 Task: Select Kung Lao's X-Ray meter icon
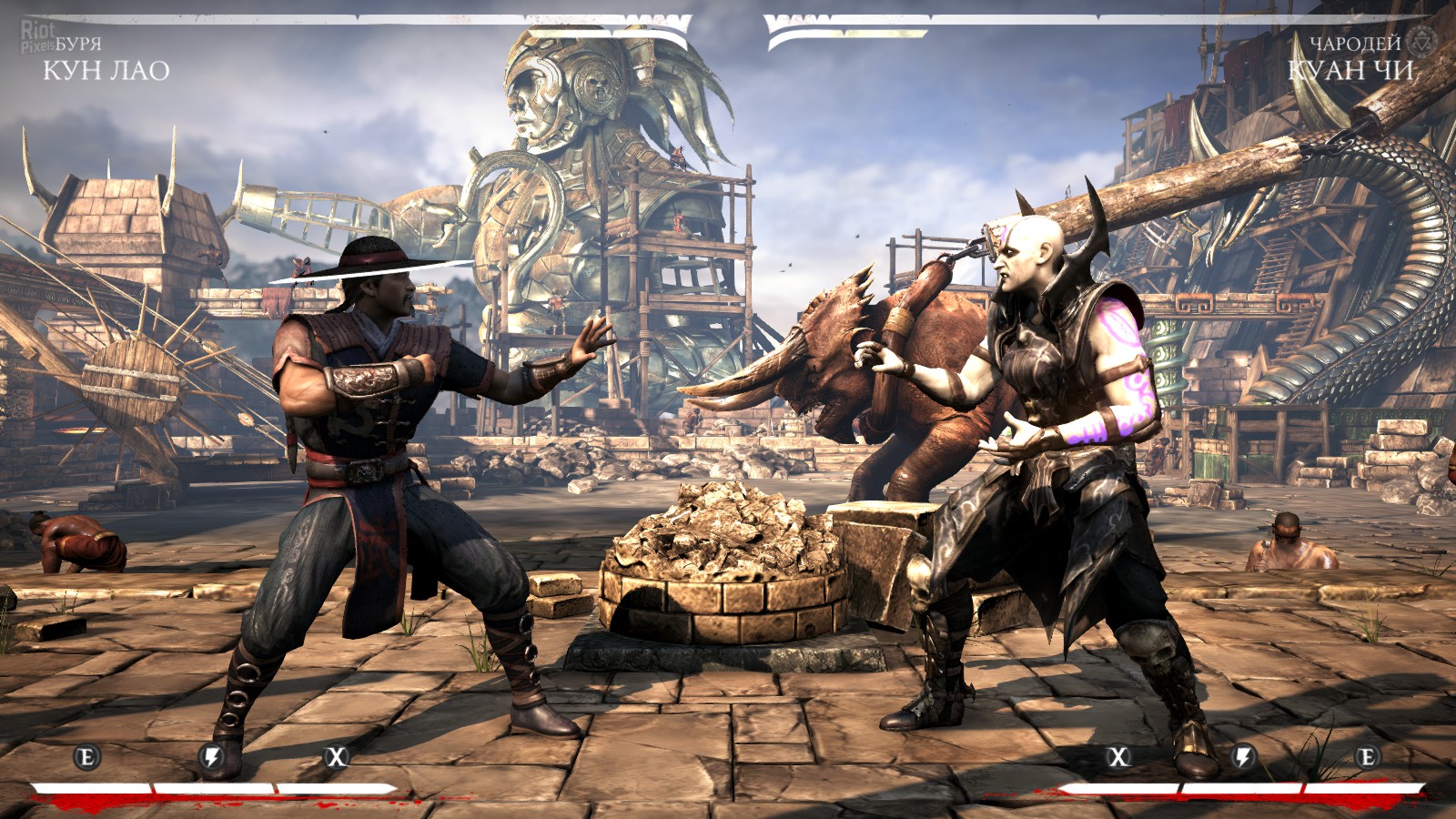(337, 756)
